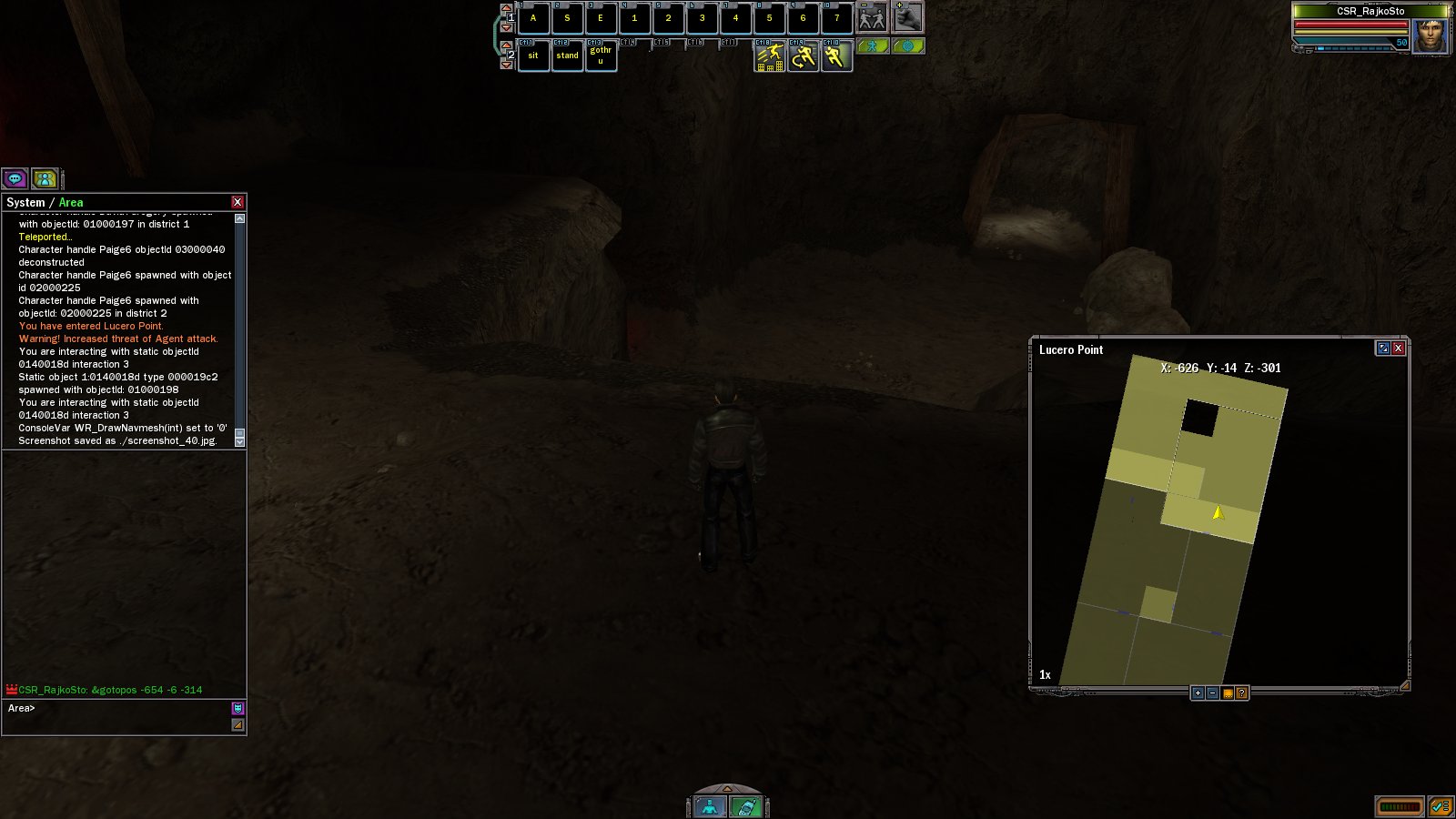The width and height of the screenshot is (1456, 819).
Task: Zoom out the map with minus button
Action: pyautogui.click(x=1212, y=693)
